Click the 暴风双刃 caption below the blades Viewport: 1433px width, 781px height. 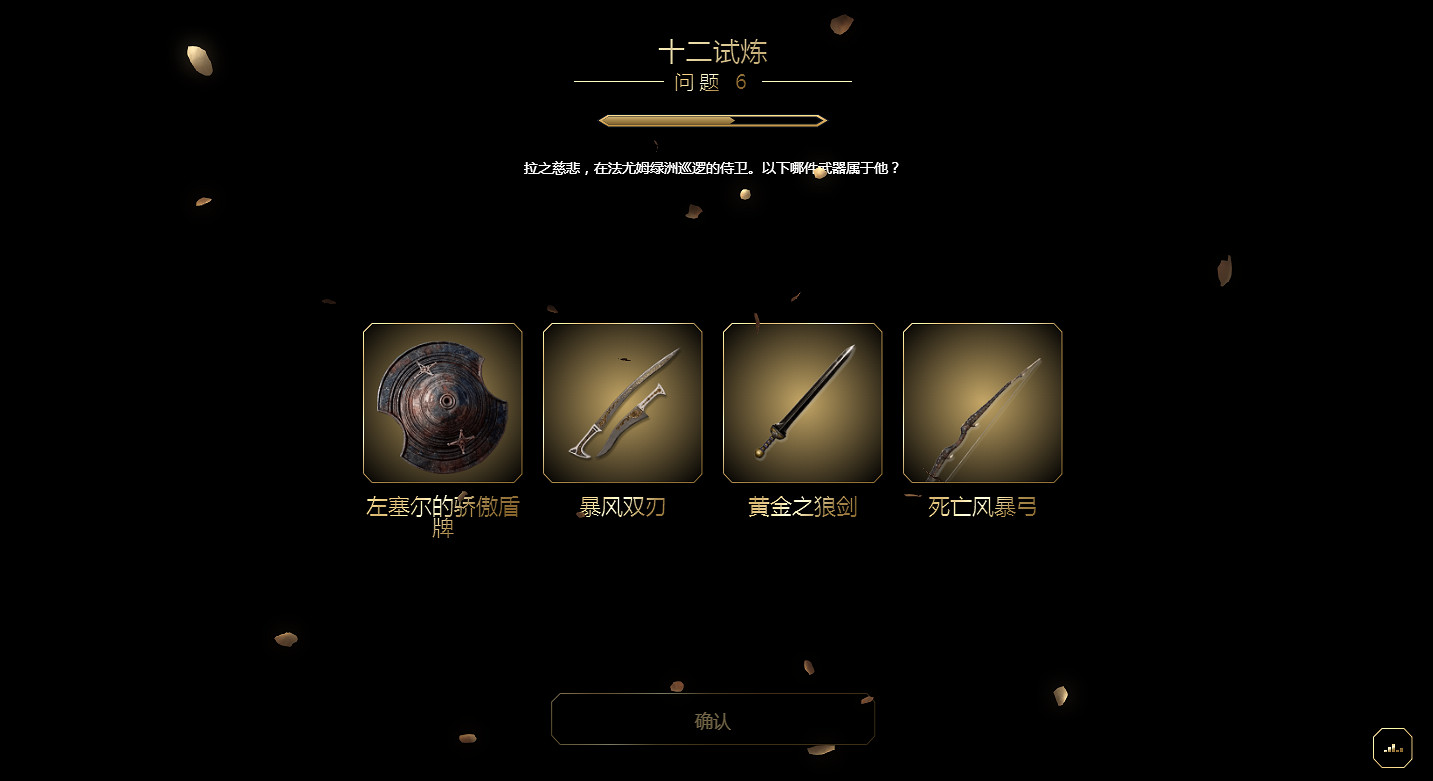(622, 507)
